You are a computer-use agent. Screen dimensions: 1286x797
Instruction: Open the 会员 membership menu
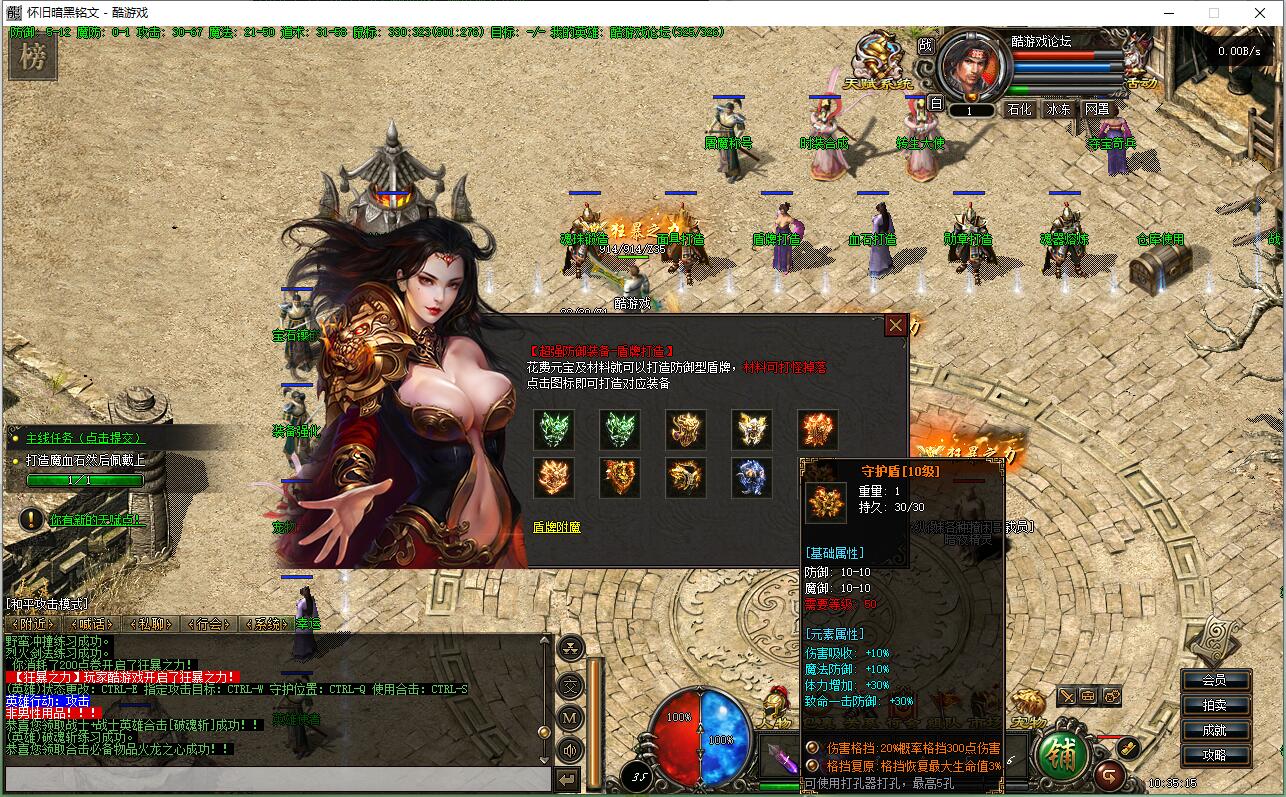tap(1214, 680)
